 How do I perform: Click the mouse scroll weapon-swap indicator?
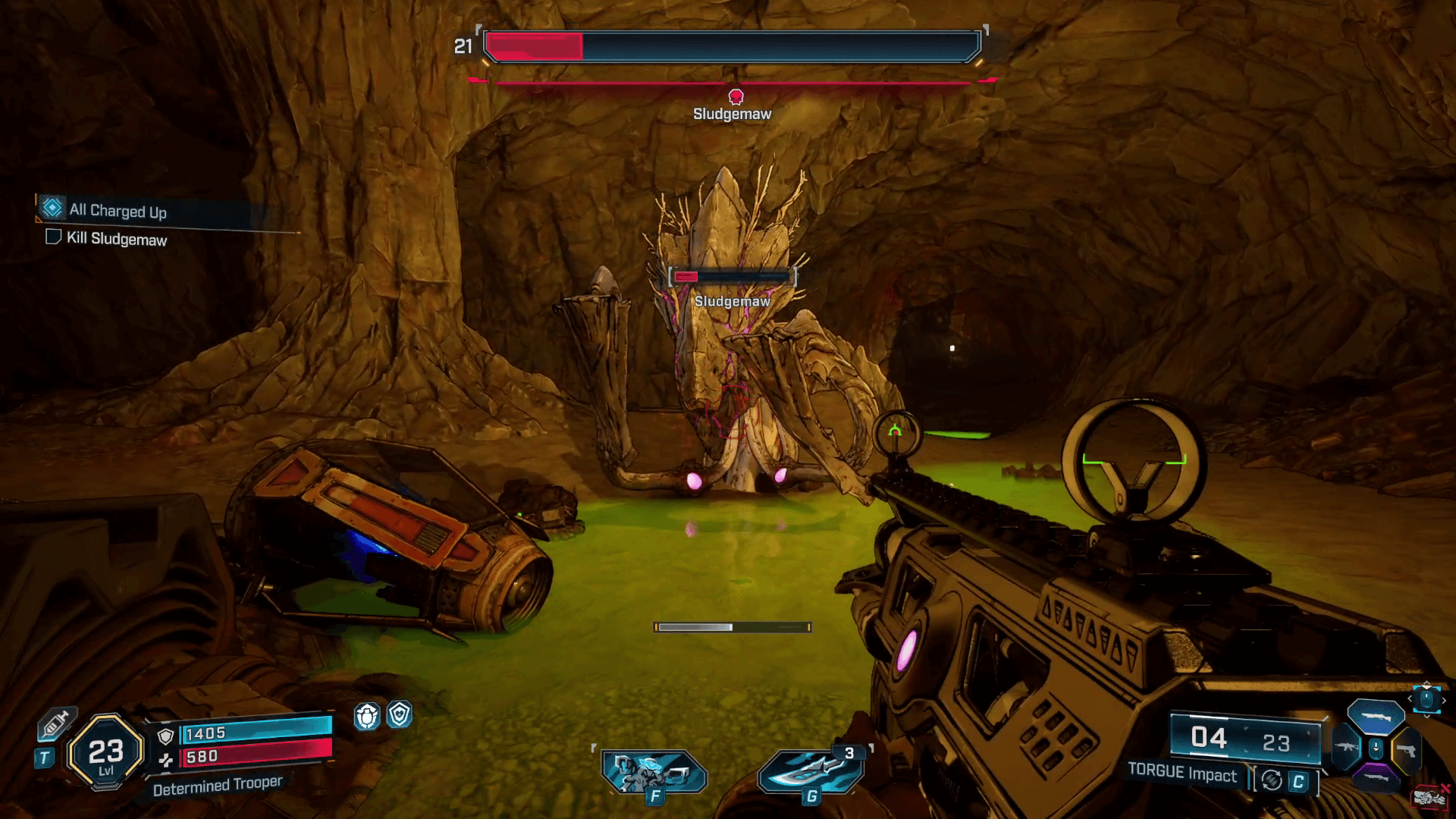1426,700
